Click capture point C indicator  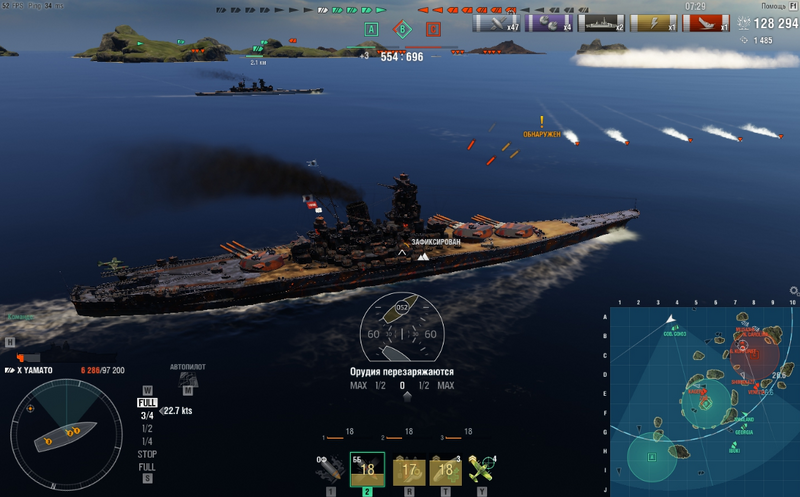[433, 29]
